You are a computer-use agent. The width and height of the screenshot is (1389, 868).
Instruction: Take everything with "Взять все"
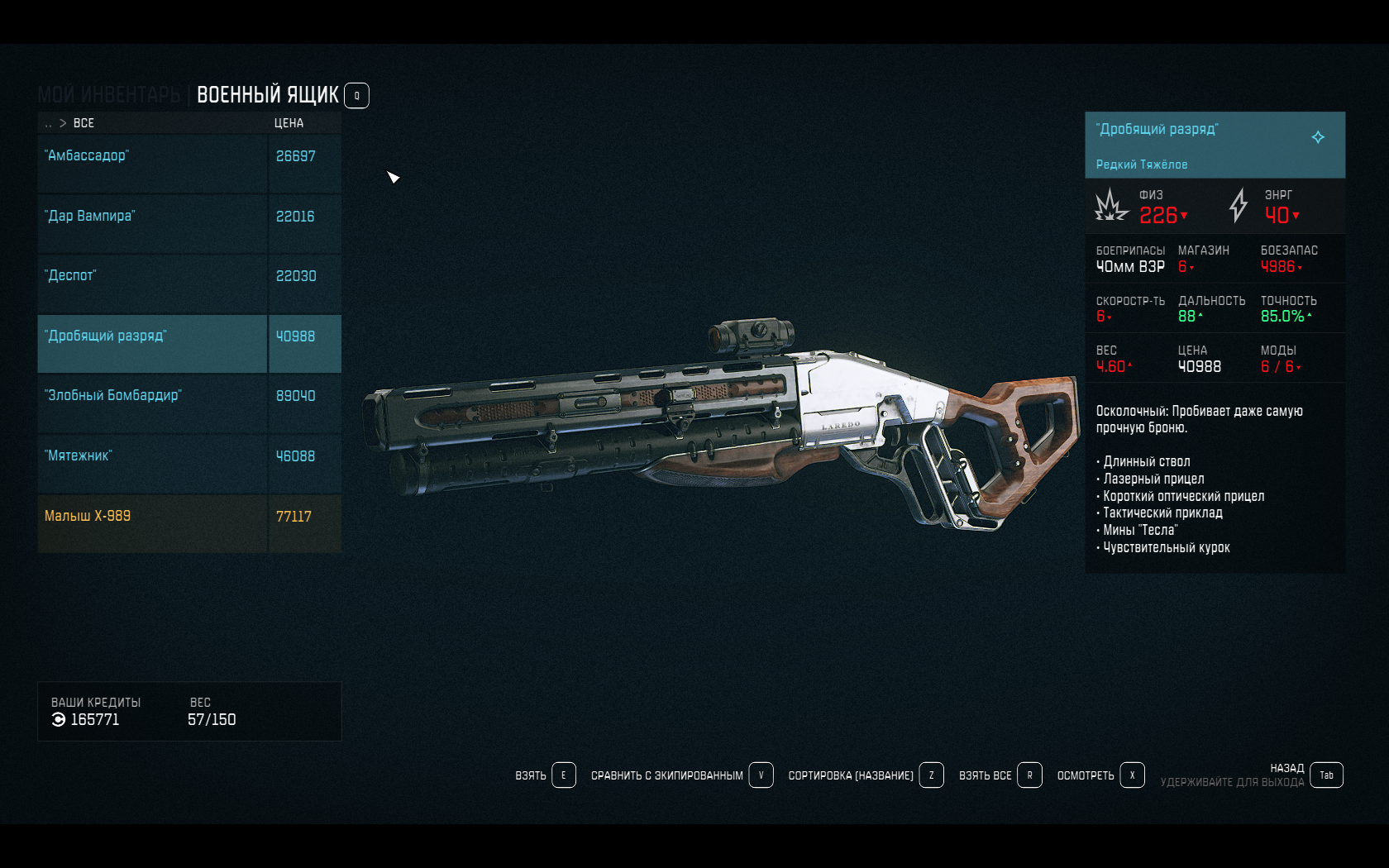pyautogui.click(x=1000, y=775)
